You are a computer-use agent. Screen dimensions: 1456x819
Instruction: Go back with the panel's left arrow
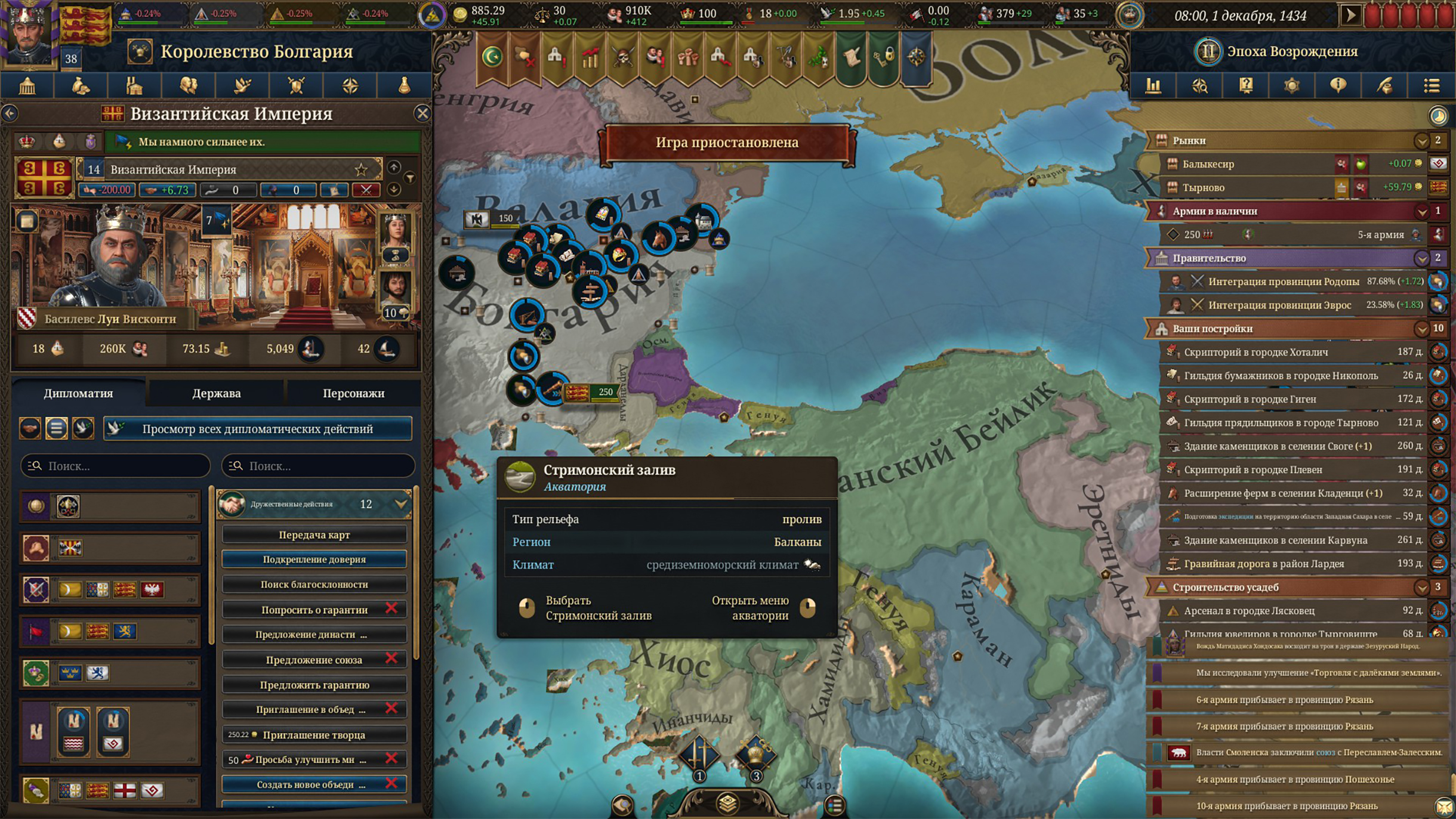pos(10,113)
